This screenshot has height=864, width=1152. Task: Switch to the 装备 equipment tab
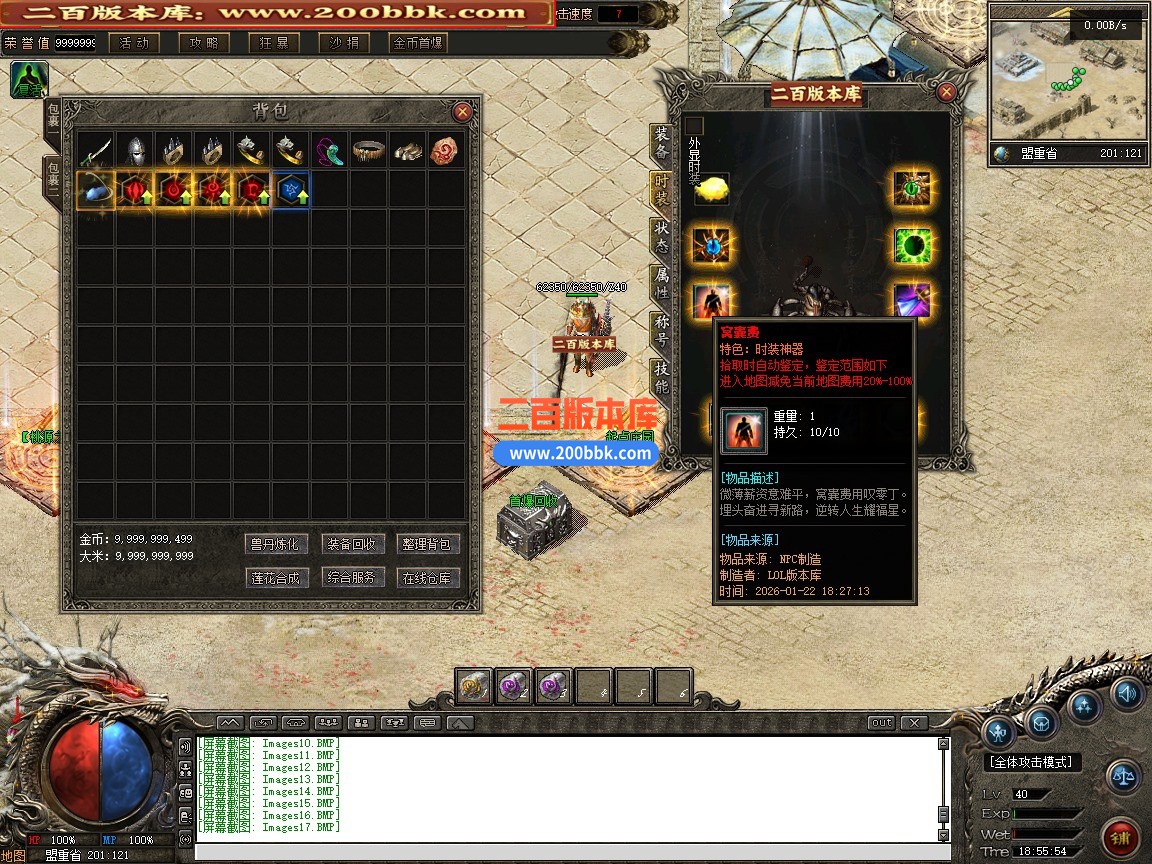661,143
